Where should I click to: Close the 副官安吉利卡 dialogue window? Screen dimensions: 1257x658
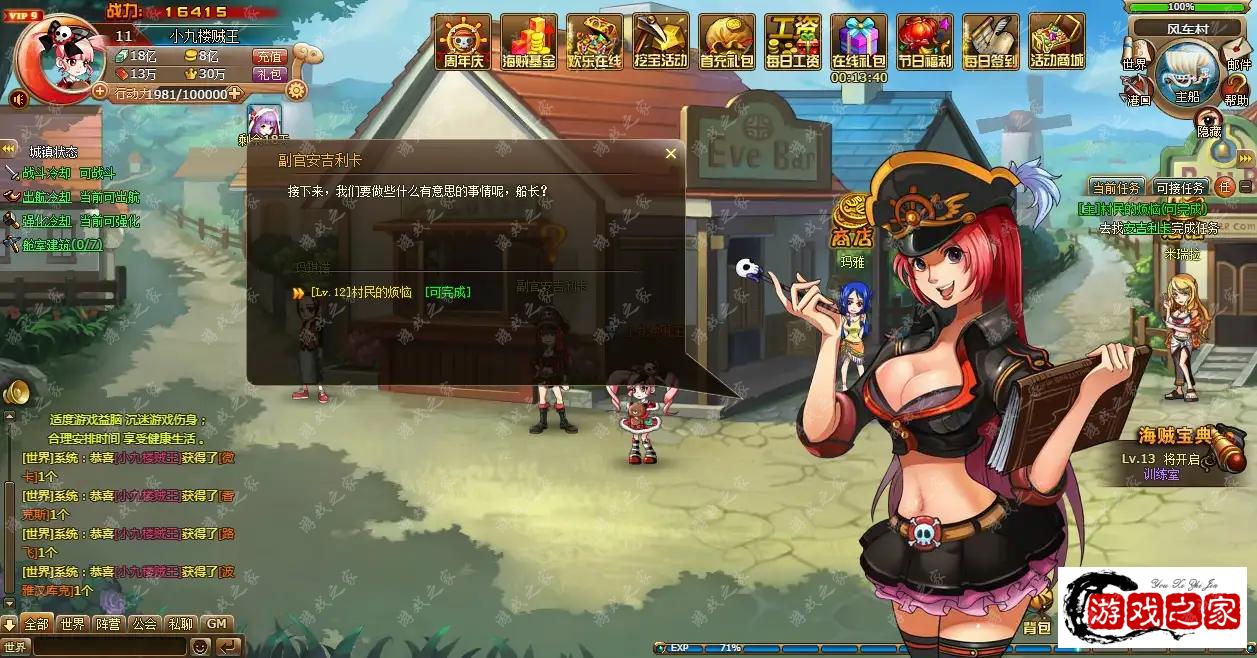pos(671,154)
